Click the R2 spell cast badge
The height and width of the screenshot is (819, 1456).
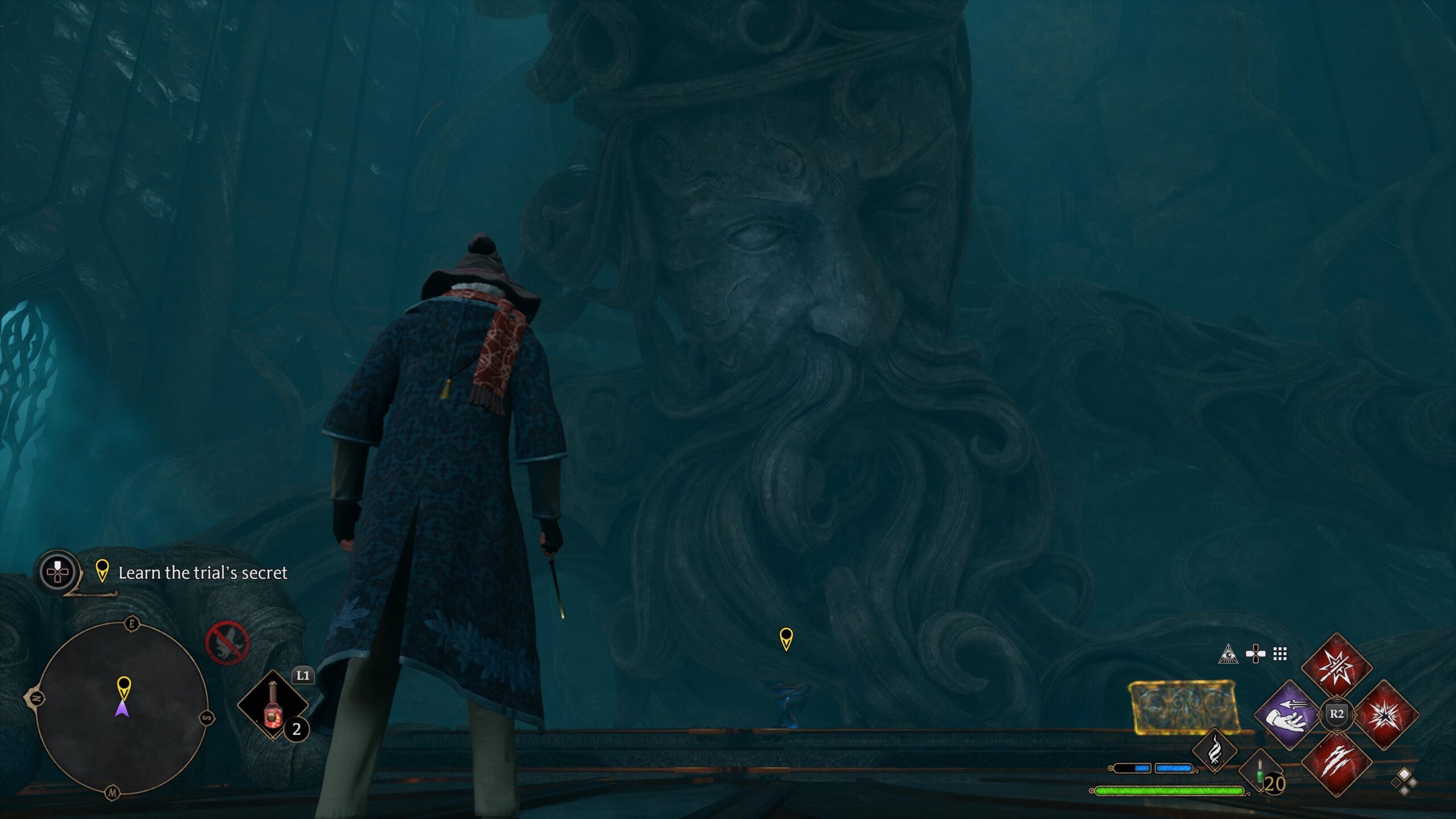pos(1338,714)
